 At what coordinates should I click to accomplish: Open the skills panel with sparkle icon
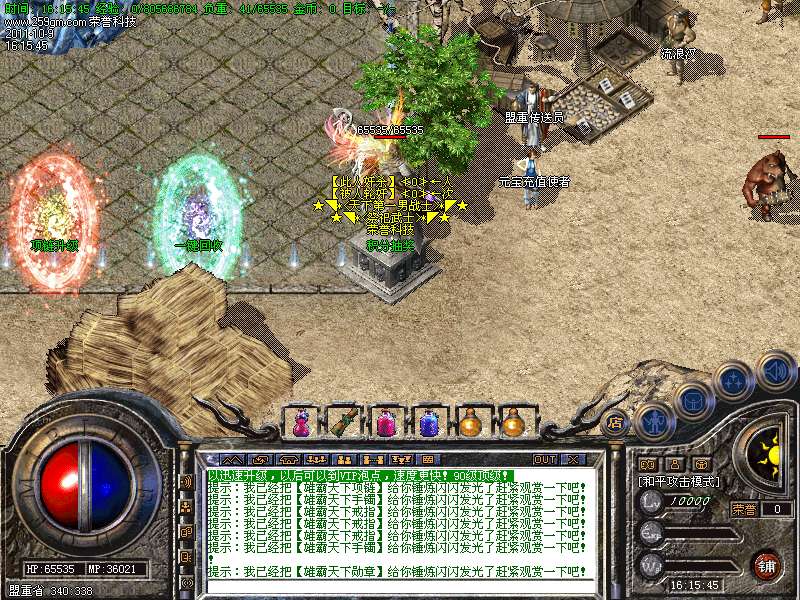pyautogui.click(x=733, y=382)
